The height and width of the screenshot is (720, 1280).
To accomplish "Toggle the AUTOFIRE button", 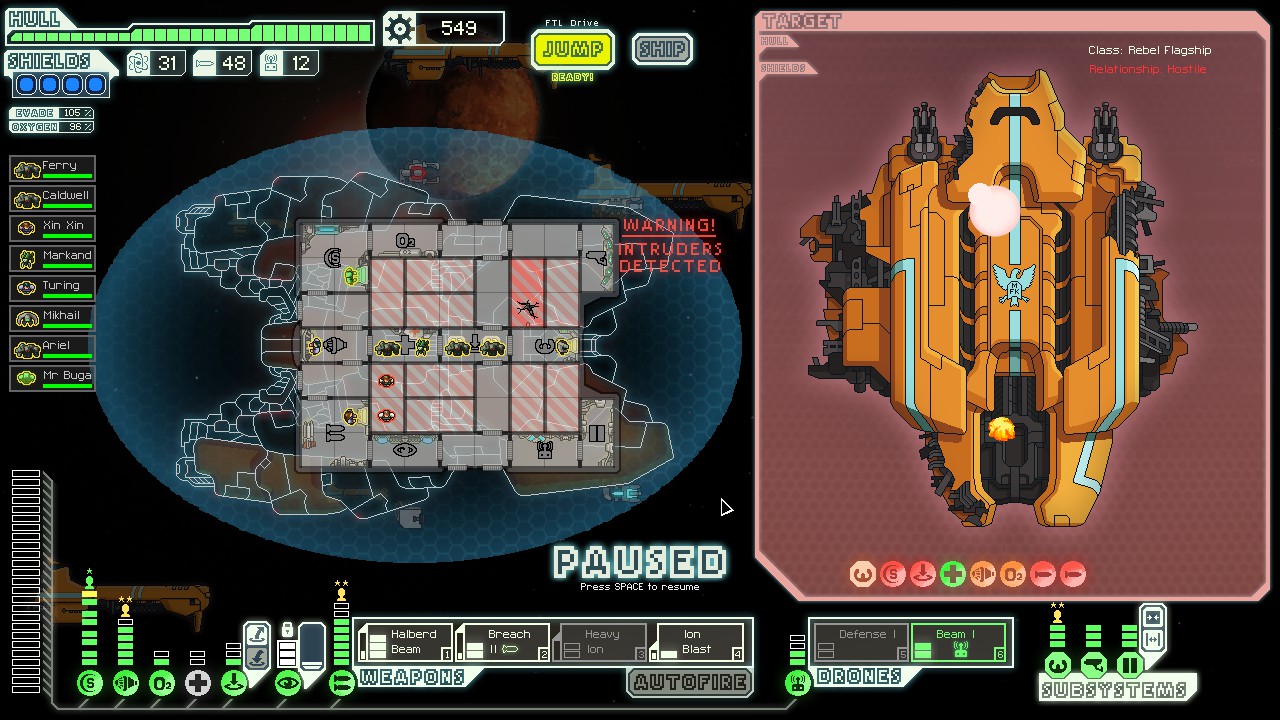I will (690, 683).
